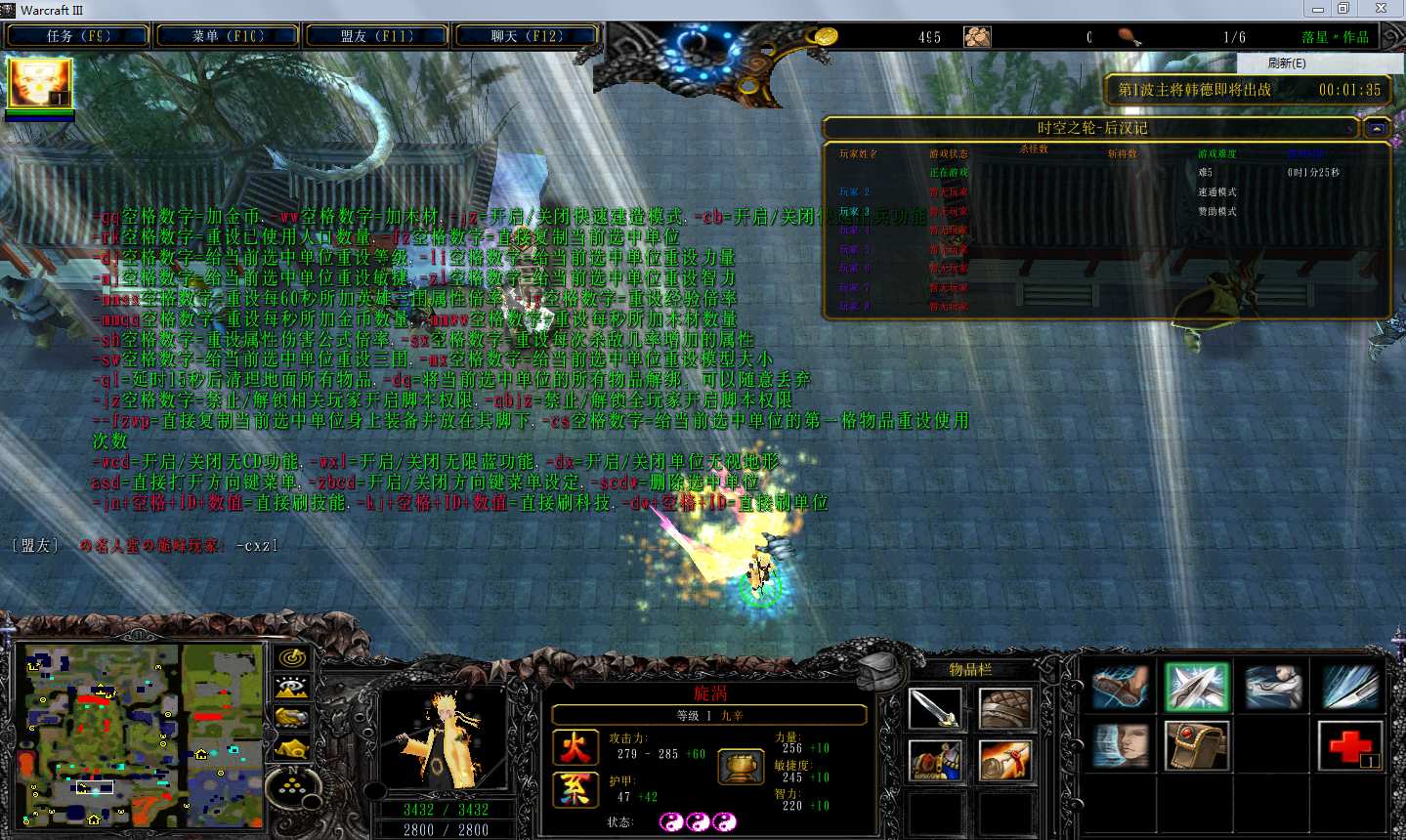Open the 任务 (F9) quests menu
This screenshot has height=840, width=1406.
pos(78,36)
